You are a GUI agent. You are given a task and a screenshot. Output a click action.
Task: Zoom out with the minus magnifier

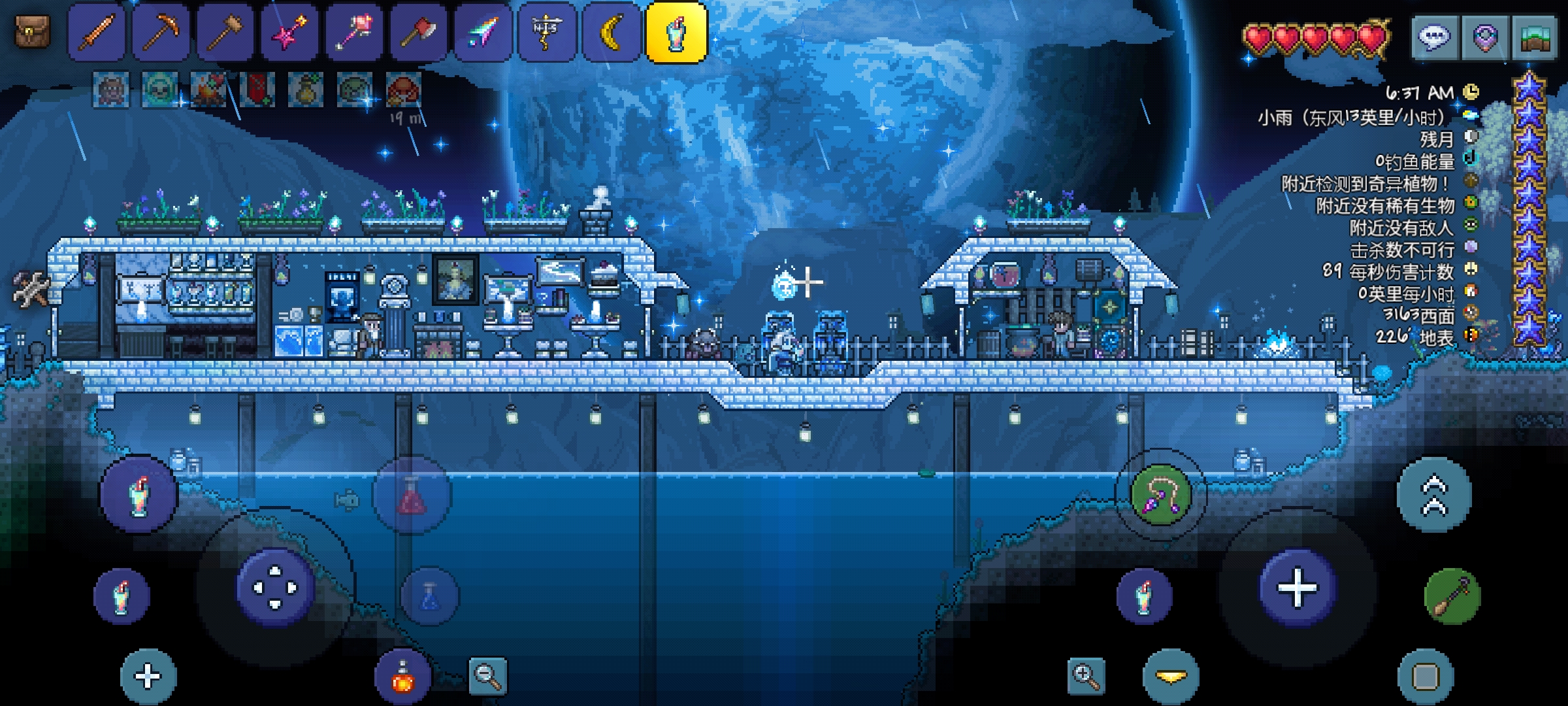pyautogui.click(x=487, y=675)
